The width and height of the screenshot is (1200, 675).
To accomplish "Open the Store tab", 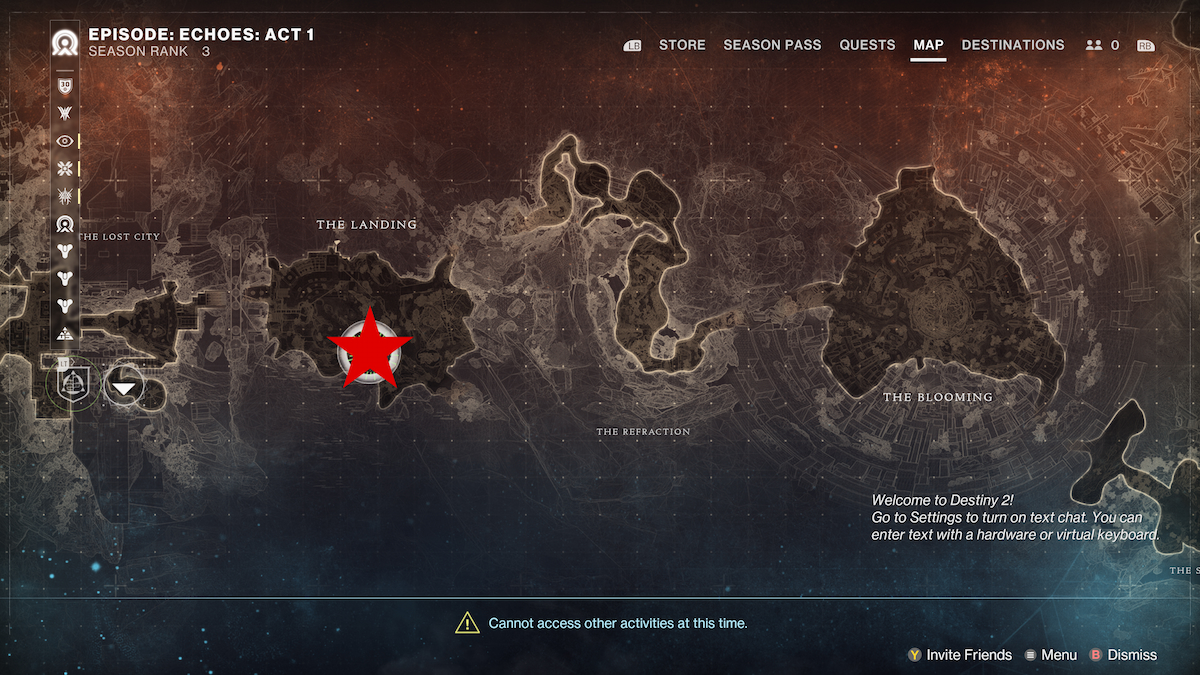I will (x=682, y=45).
